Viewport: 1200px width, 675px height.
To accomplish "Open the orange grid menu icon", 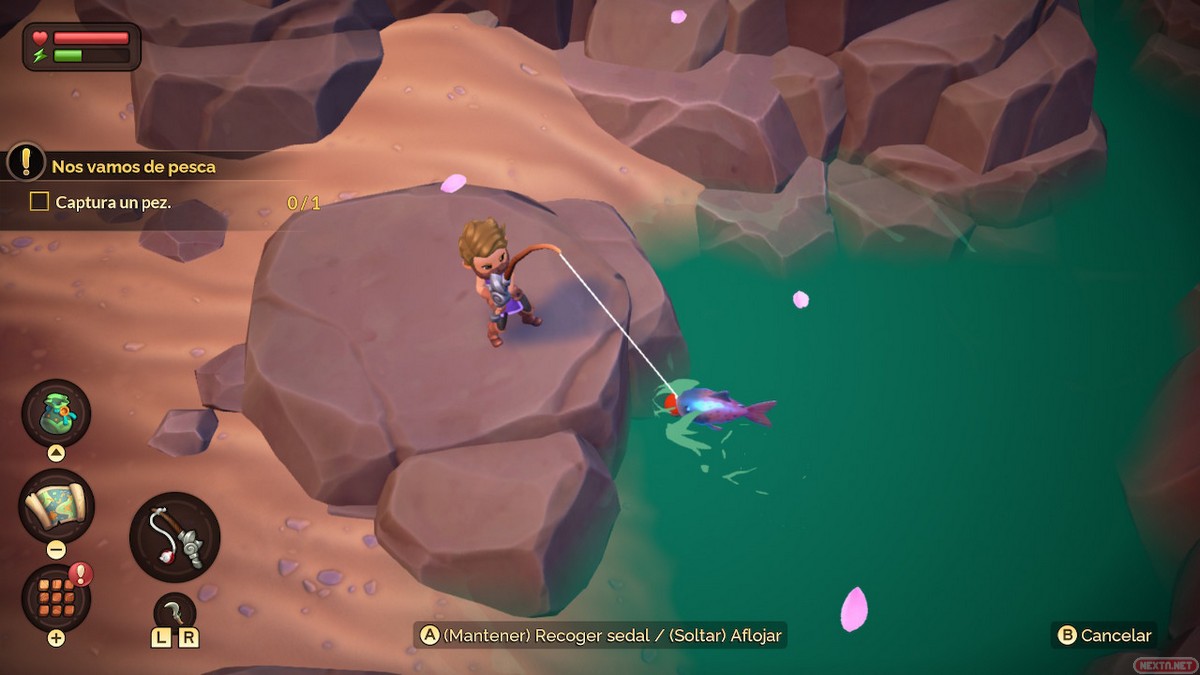I will (x=56, y=597).
